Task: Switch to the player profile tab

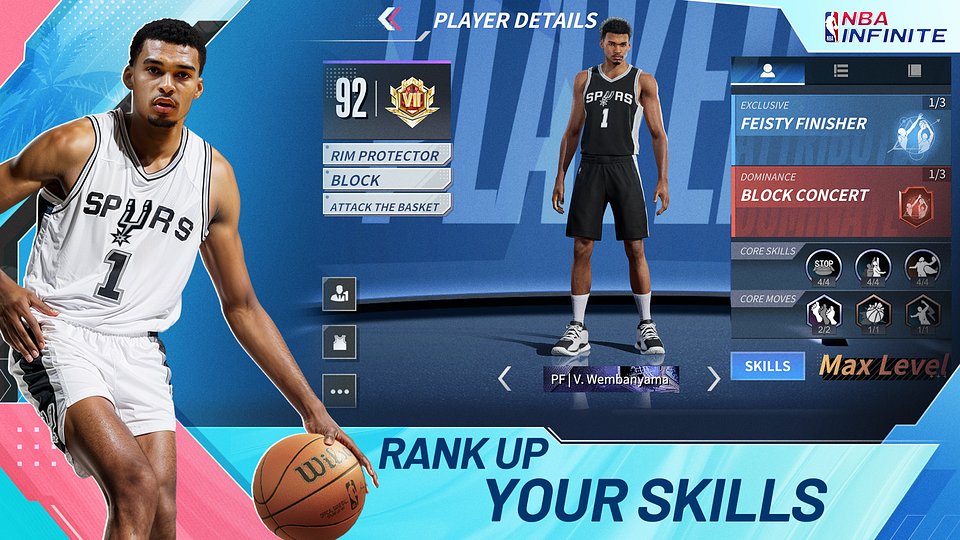Action: pyautogui.click(x=768, y=71)
